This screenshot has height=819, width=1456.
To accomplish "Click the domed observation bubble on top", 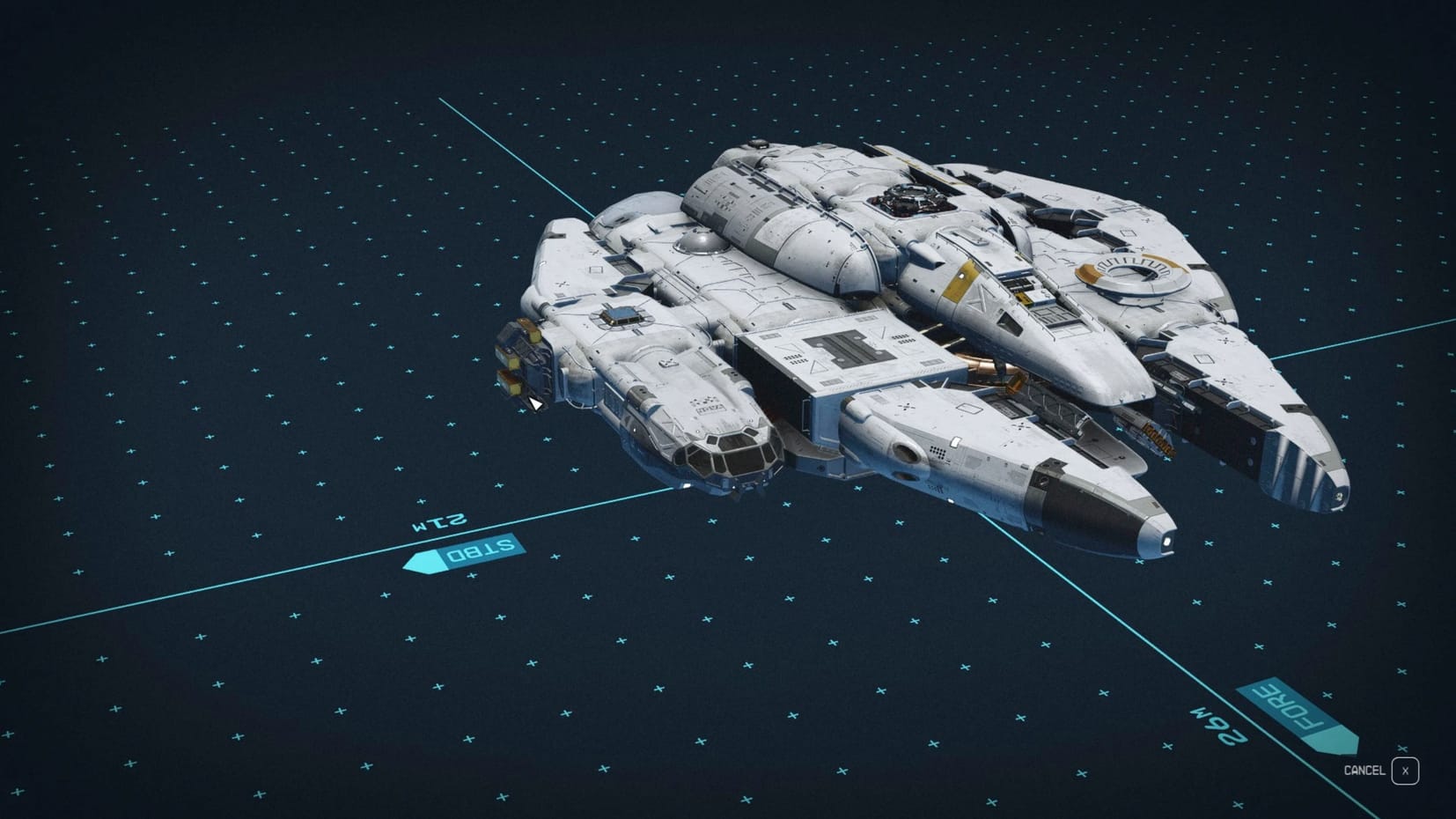I will (700, 242).
